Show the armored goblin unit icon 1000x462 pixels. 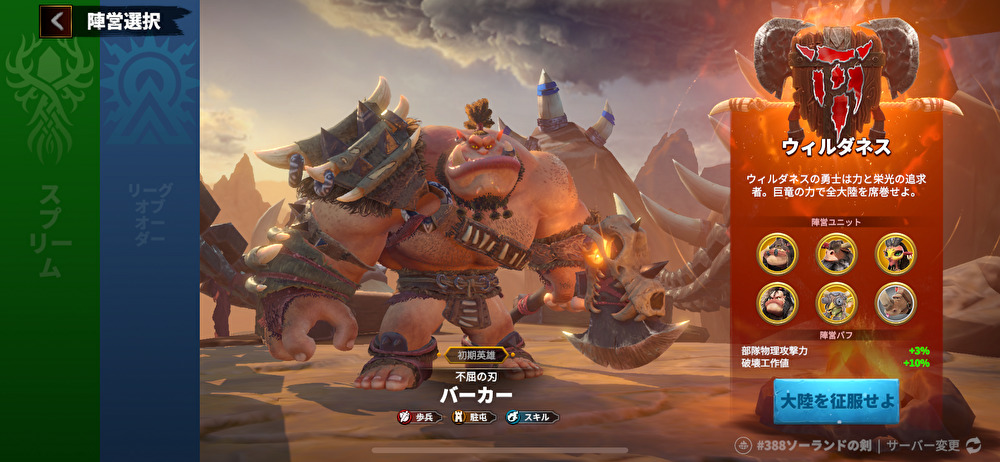835,301
